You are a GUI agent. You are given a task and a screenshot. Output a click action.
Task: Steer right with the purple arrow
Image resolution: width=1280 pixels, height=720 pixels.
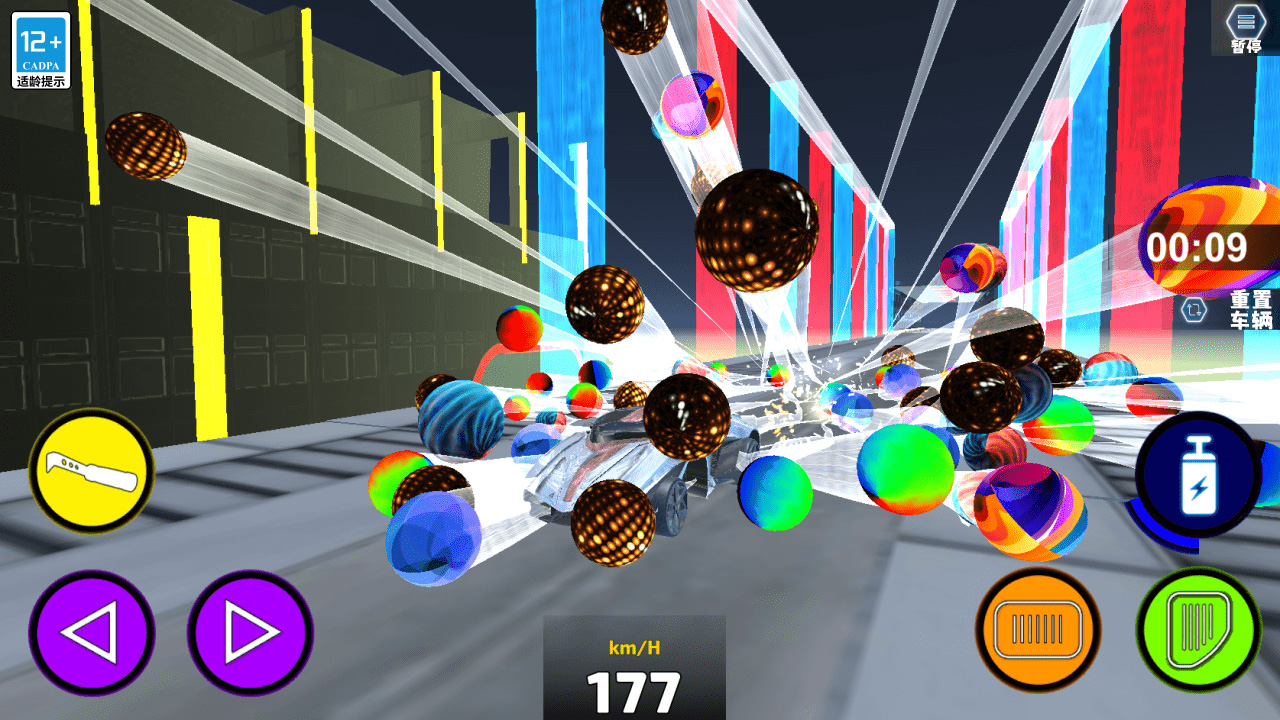click(x=250, y=632)
